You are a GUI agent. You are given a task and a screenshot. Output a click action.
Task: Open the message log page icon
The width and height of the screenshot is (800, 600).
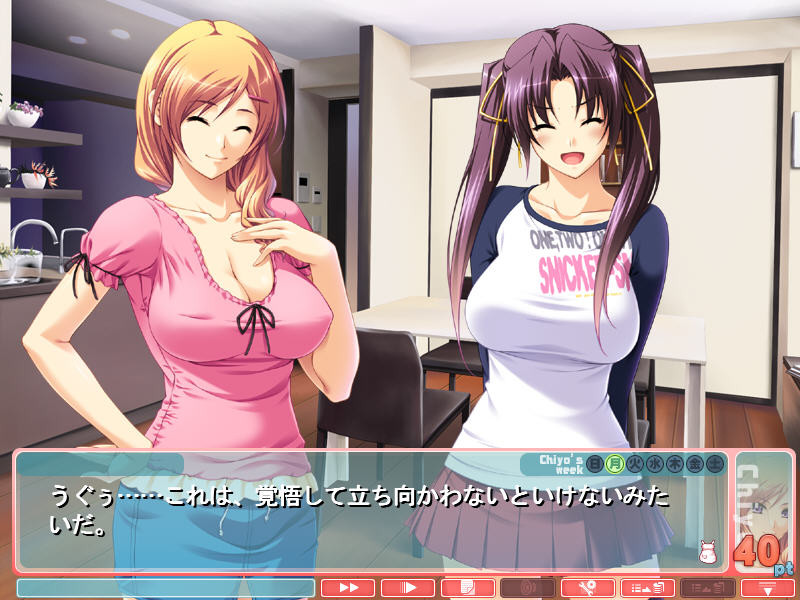[467, 588]
